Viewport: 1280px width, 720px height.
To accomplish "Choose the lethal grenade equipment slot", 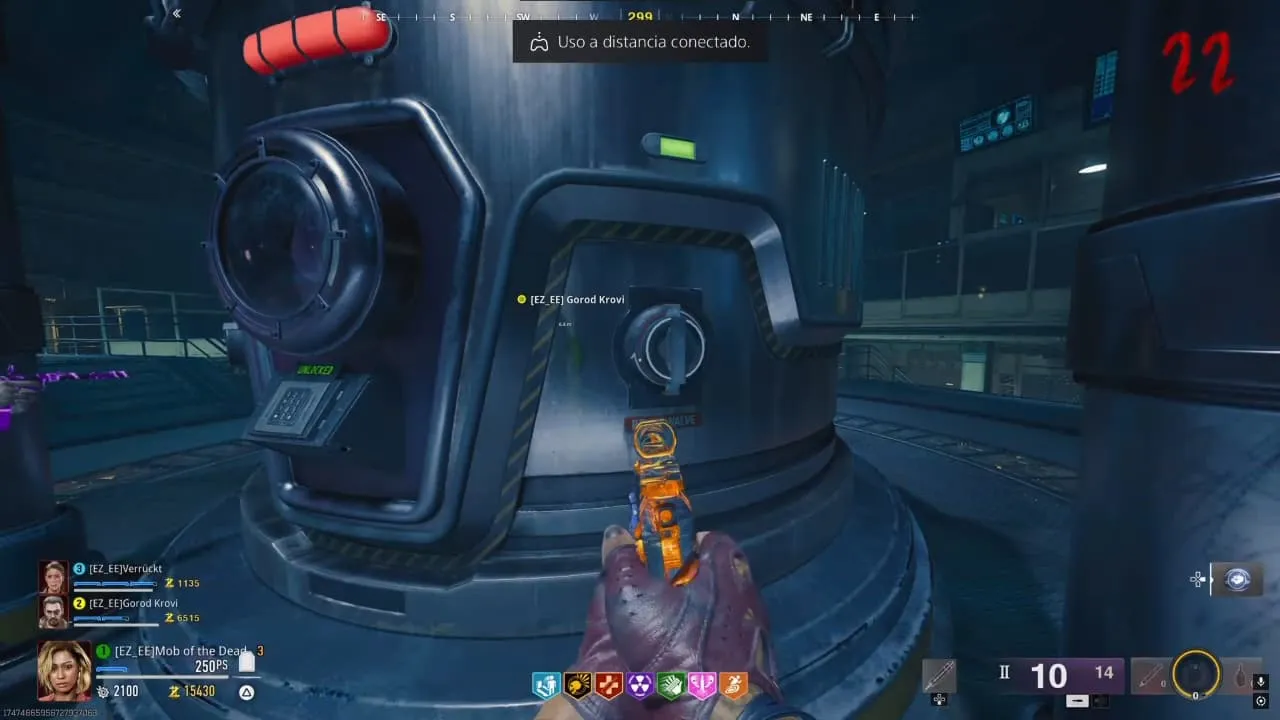I will tap(1241, 677).
